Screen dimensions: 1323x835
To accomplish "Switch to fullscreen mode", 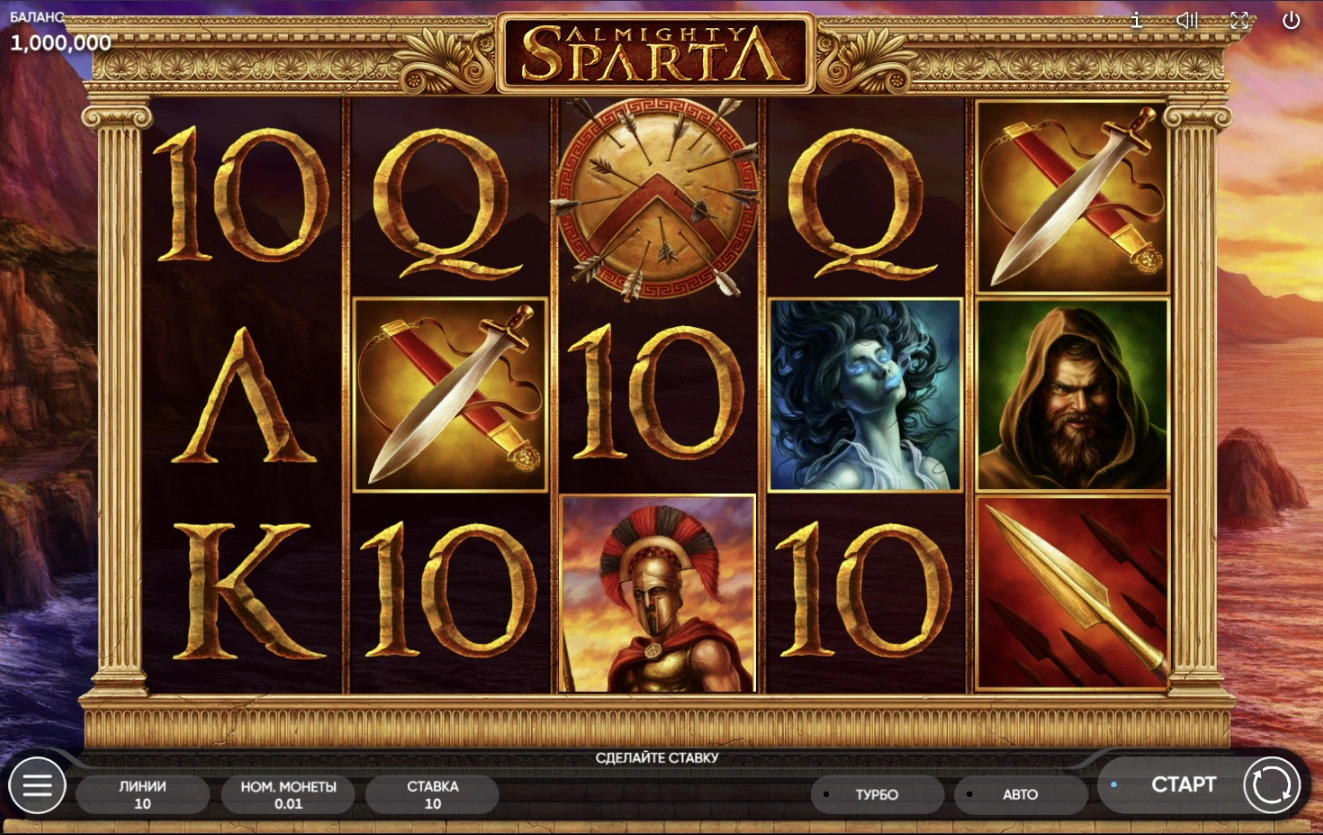I will point(1239,20).
